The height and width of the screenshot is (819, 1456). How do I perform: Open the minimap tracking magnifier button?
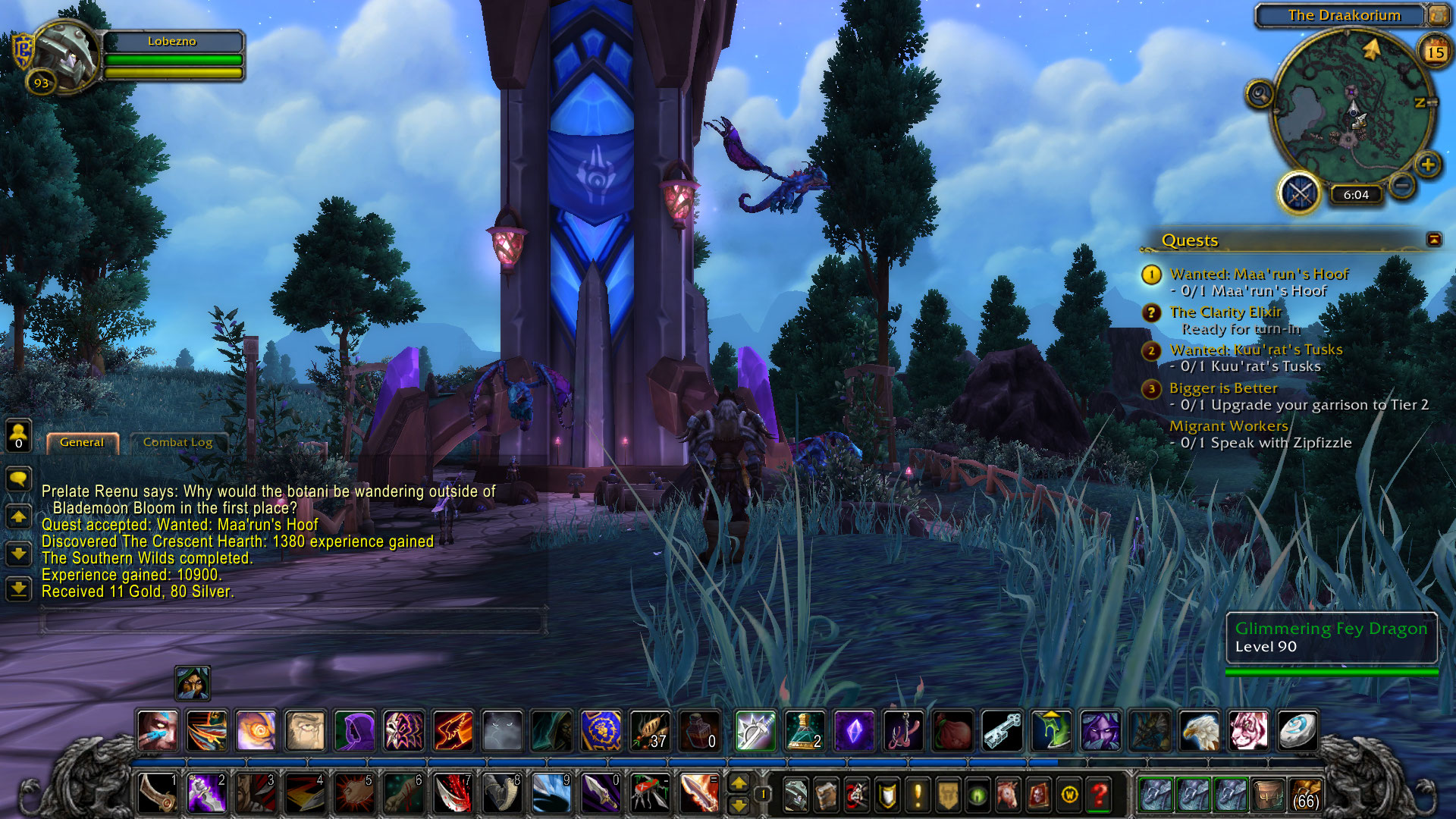click(x=1260, y=95)
